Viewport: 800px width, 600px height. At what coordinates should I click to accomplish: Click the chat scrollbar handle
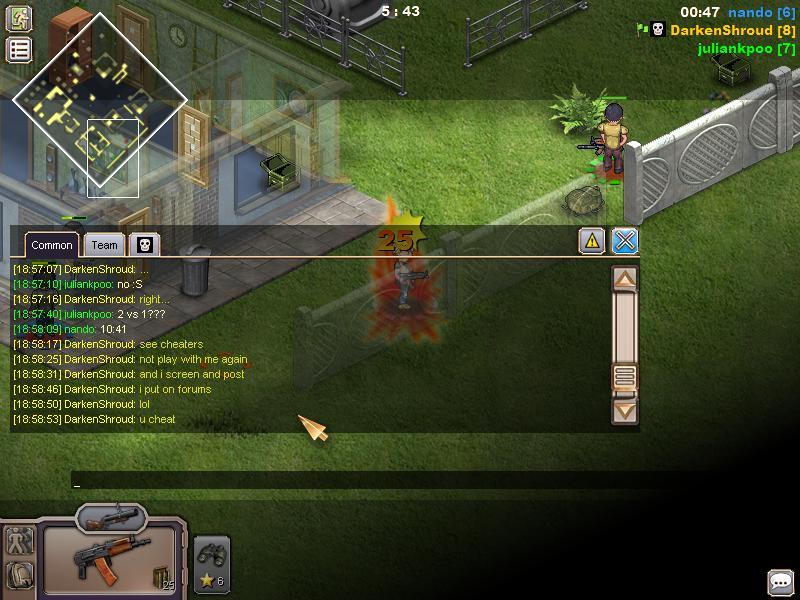tap(625, 376)
